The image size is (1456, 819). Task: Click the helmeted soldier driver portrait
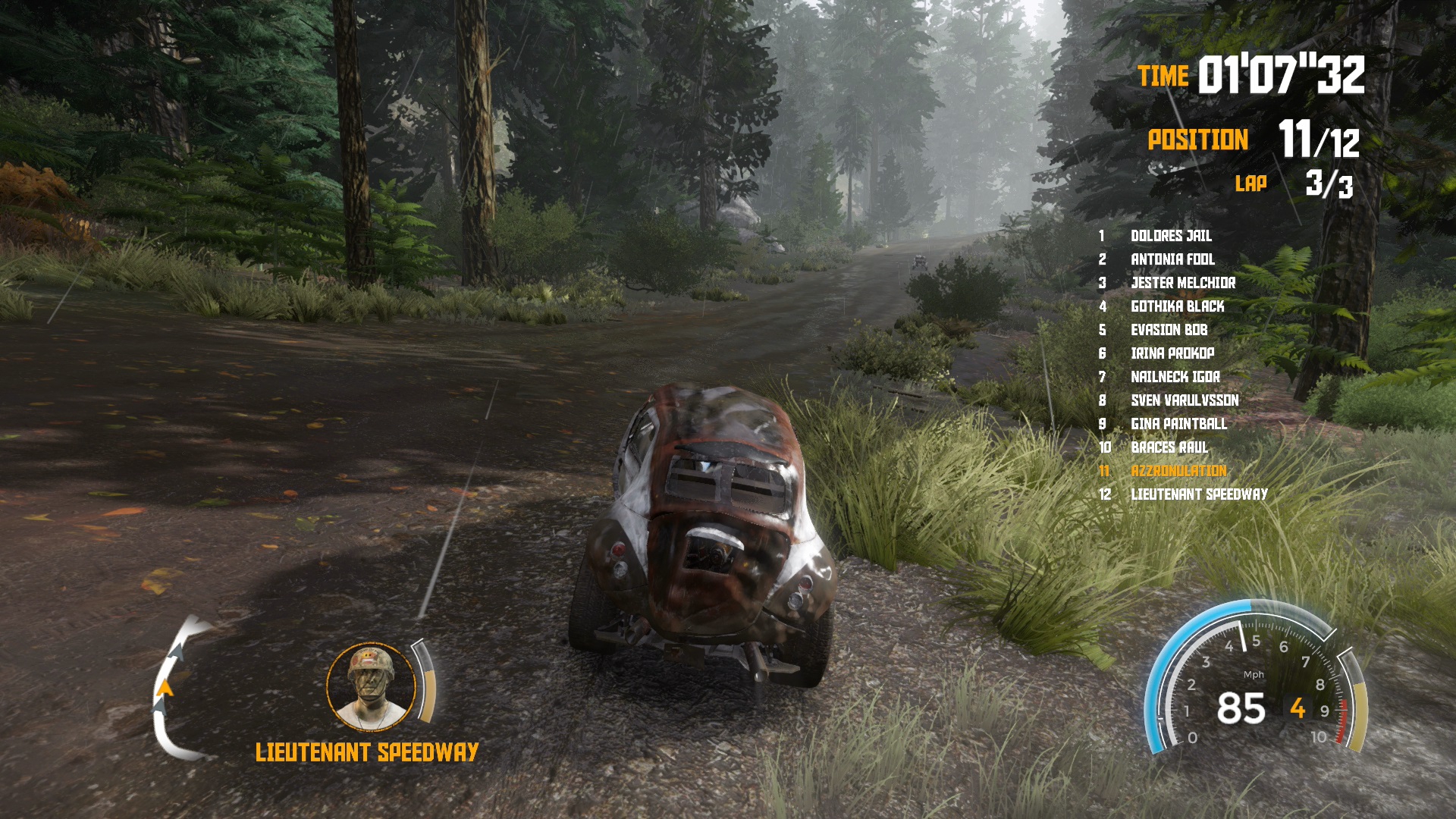pos(371,686)
